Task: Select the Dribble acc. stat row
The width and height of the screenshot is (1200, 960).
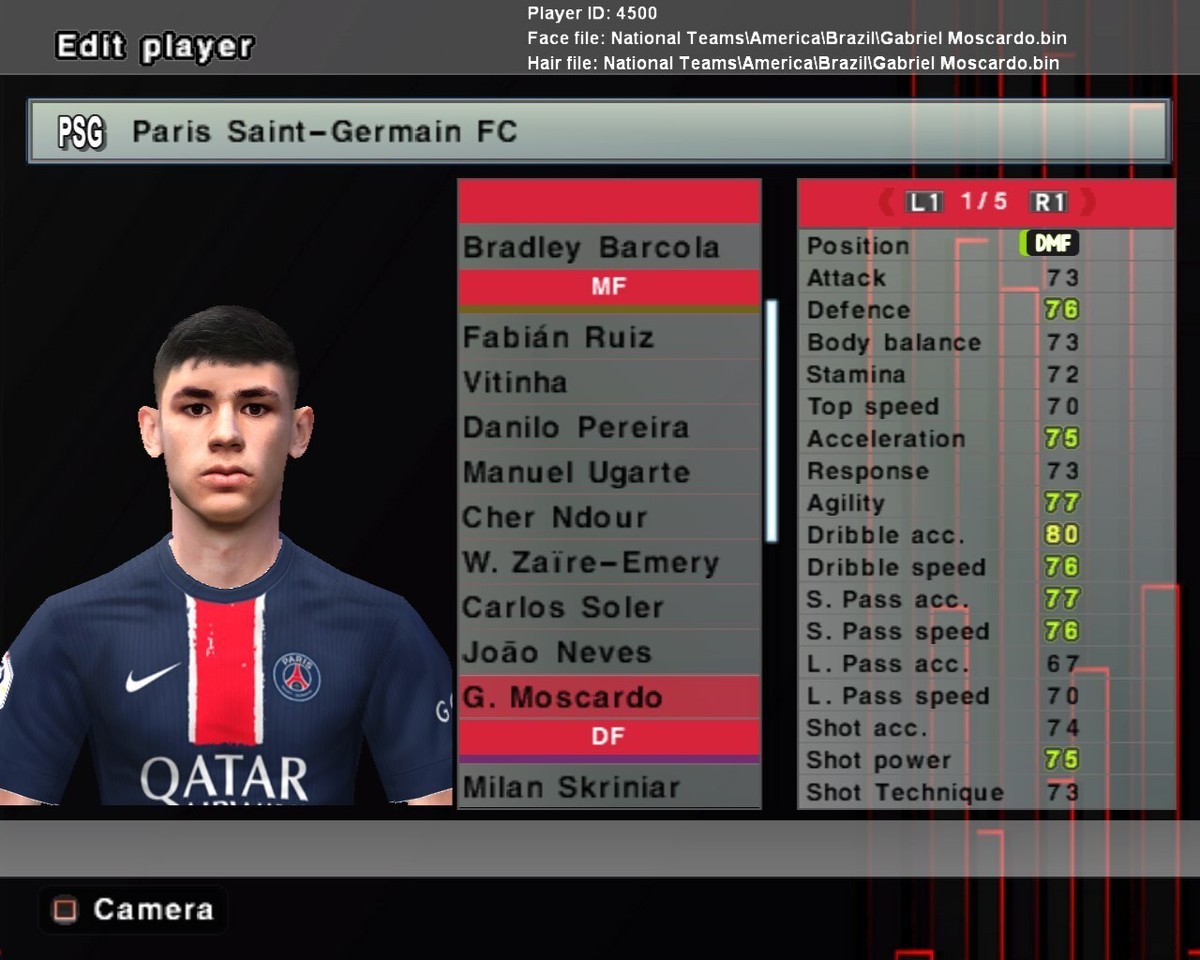Action: pos(985,535)
